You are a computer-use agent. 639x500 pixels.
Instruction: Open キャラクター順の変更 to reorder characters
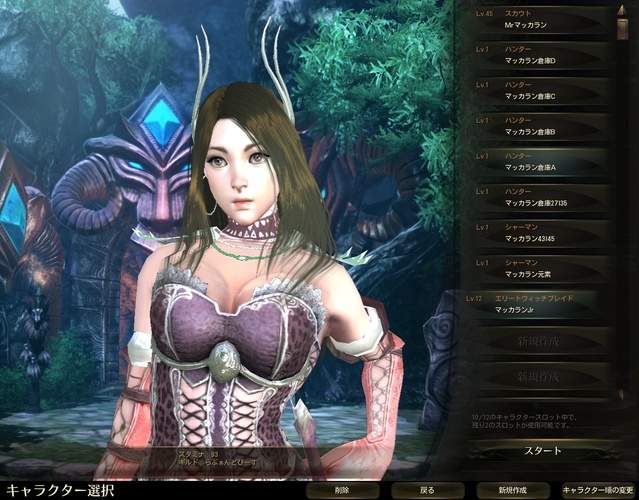(597, 491)
